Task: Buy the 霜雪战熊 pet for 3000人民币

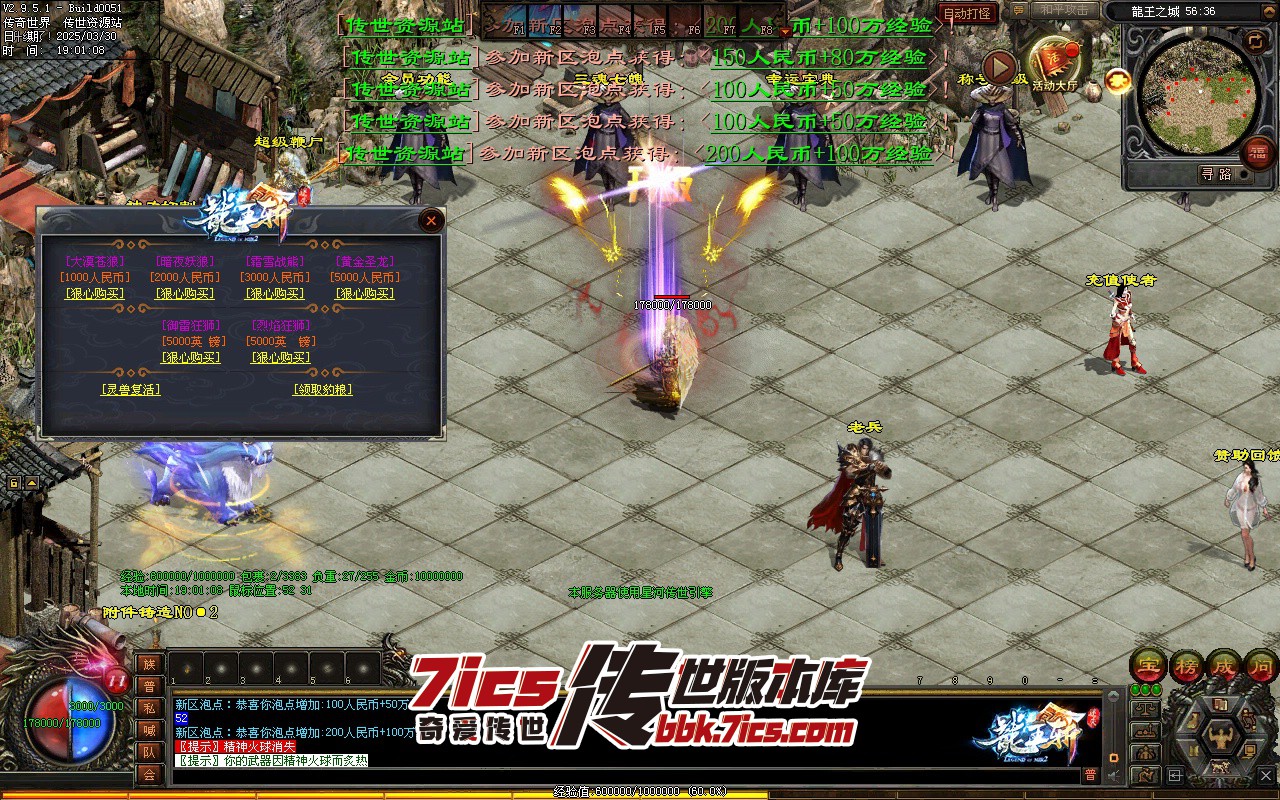Action: pyautogui.click(x=275, y=294)
